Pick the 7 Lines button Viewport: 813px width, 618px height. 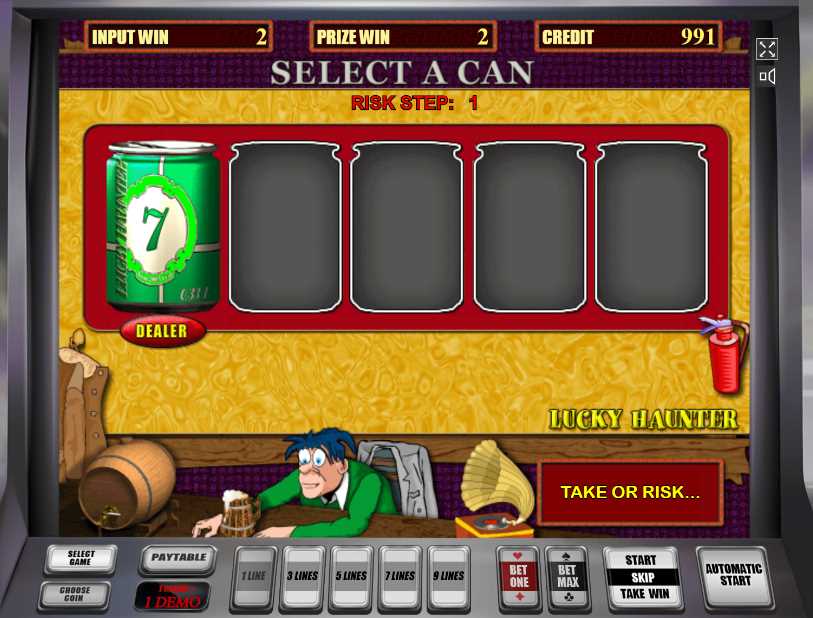[x=401, y=577]
